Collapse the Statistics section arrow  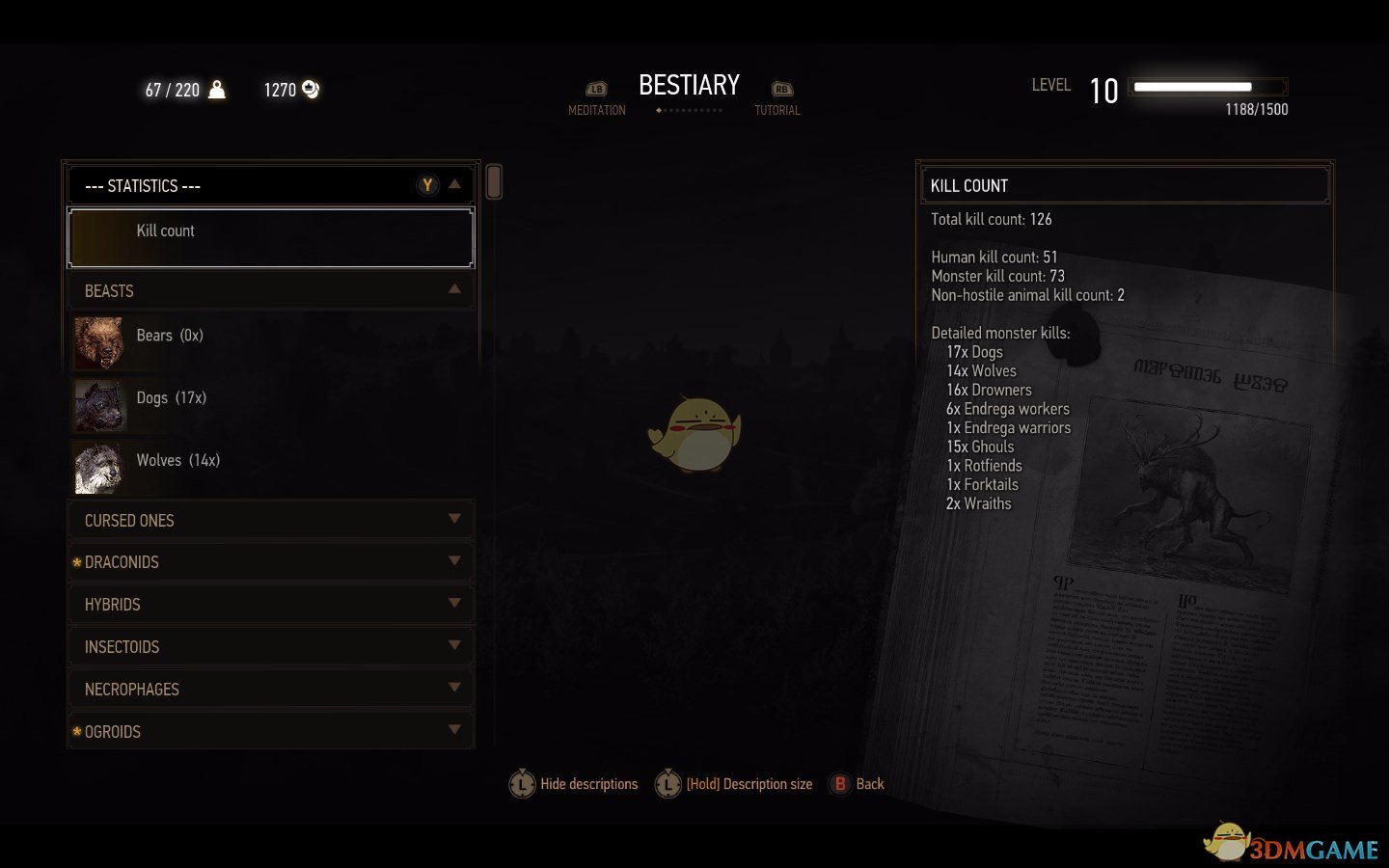455,185
